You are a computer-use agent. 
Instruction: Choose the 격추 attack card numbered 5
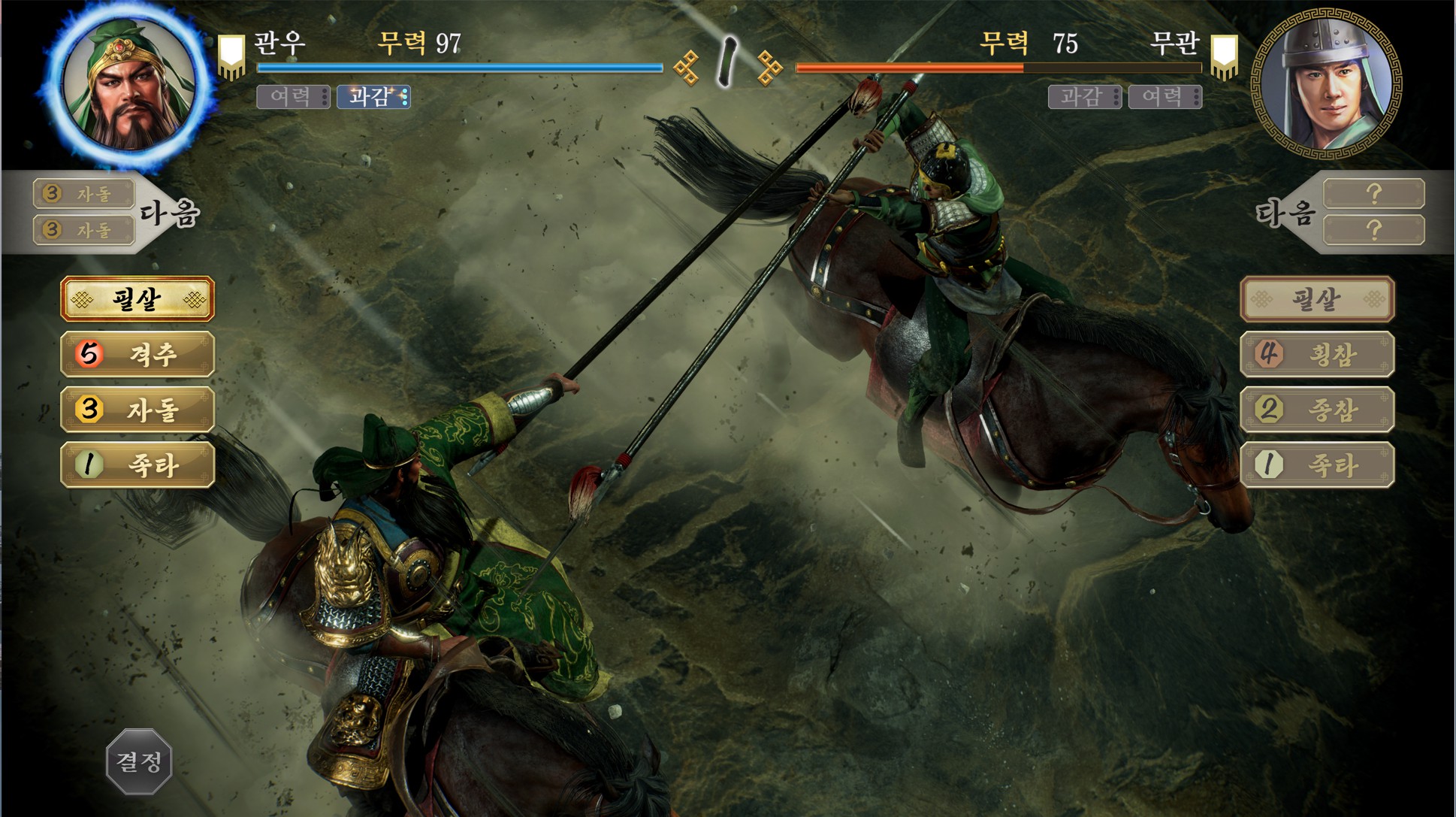click(137, 354)
